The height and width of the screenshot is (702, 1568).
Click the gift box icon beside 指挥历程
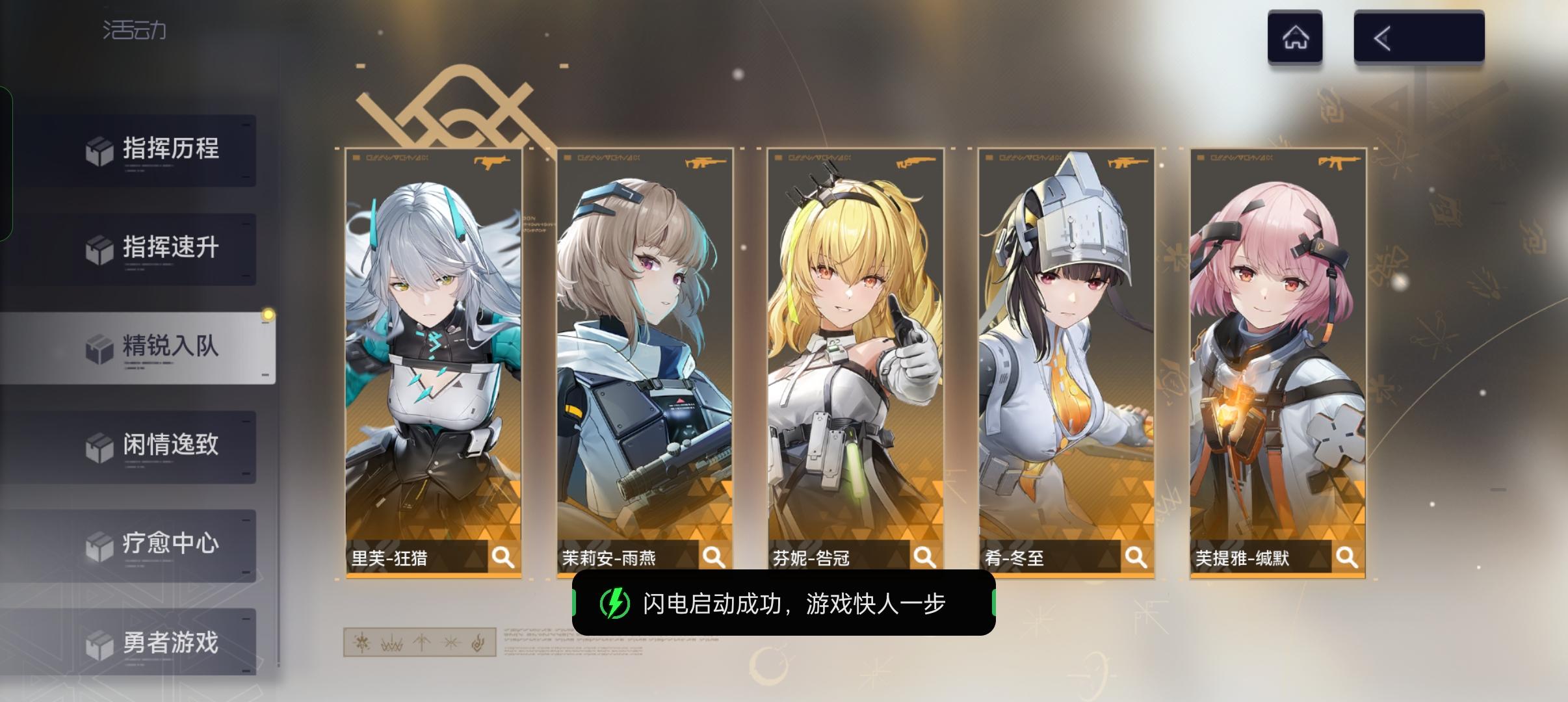(x=99, y=149)
